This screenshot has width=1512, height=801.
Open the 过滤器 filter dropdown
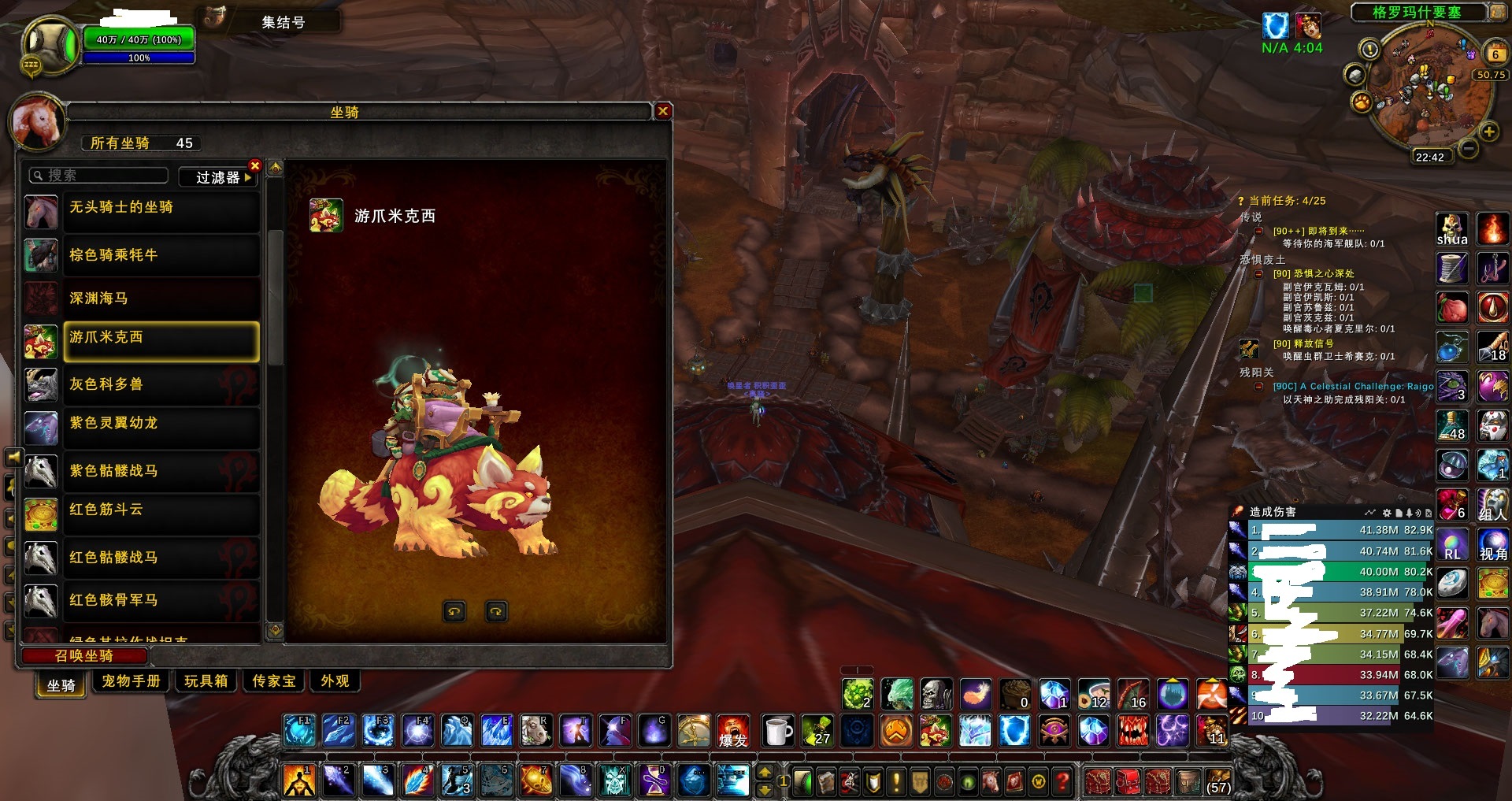click(x=218, y=177)
